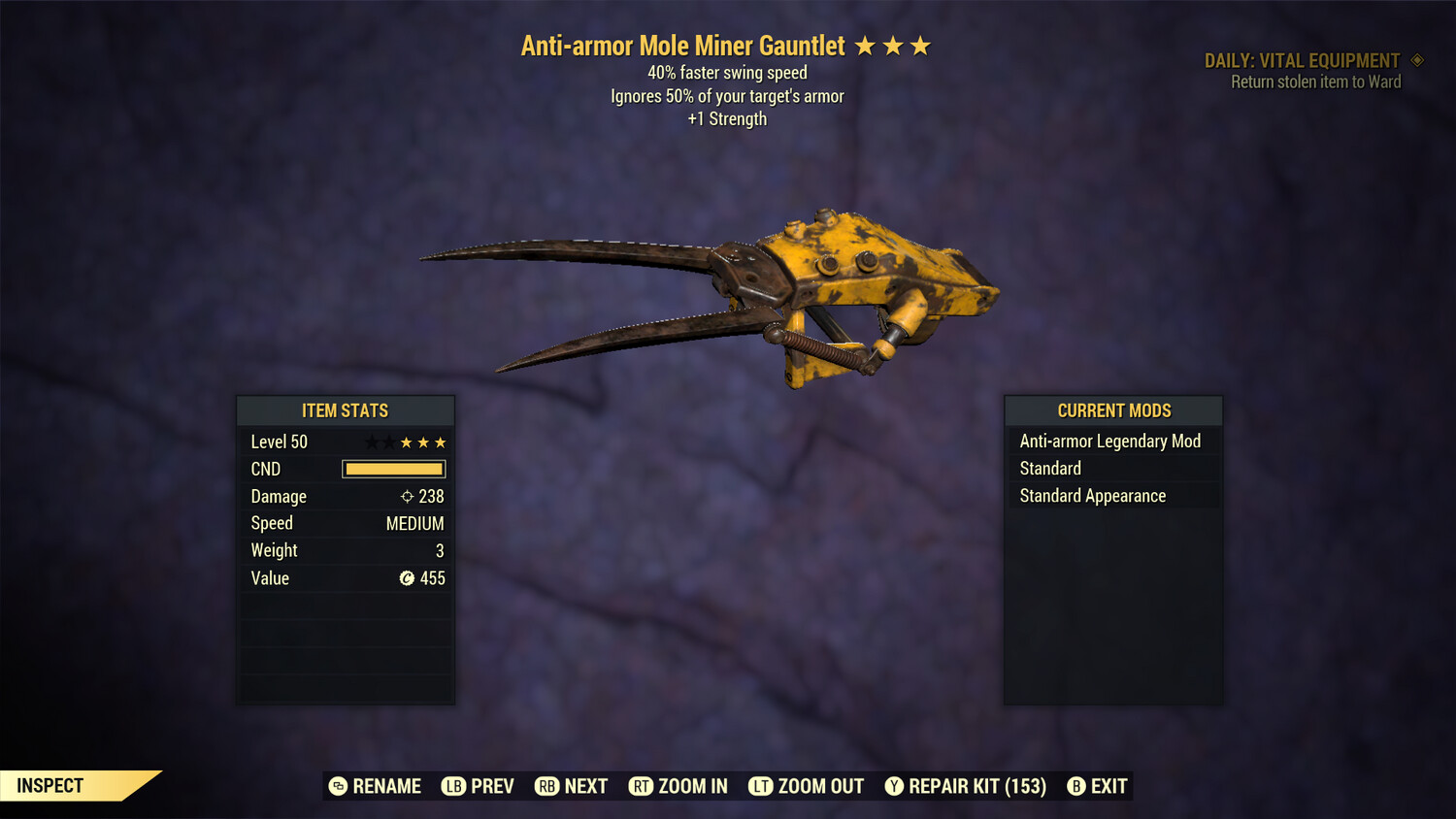Viewport: 1456px width, 819px height.
Task: Show the next item with Next
Action: pos(572,786)
